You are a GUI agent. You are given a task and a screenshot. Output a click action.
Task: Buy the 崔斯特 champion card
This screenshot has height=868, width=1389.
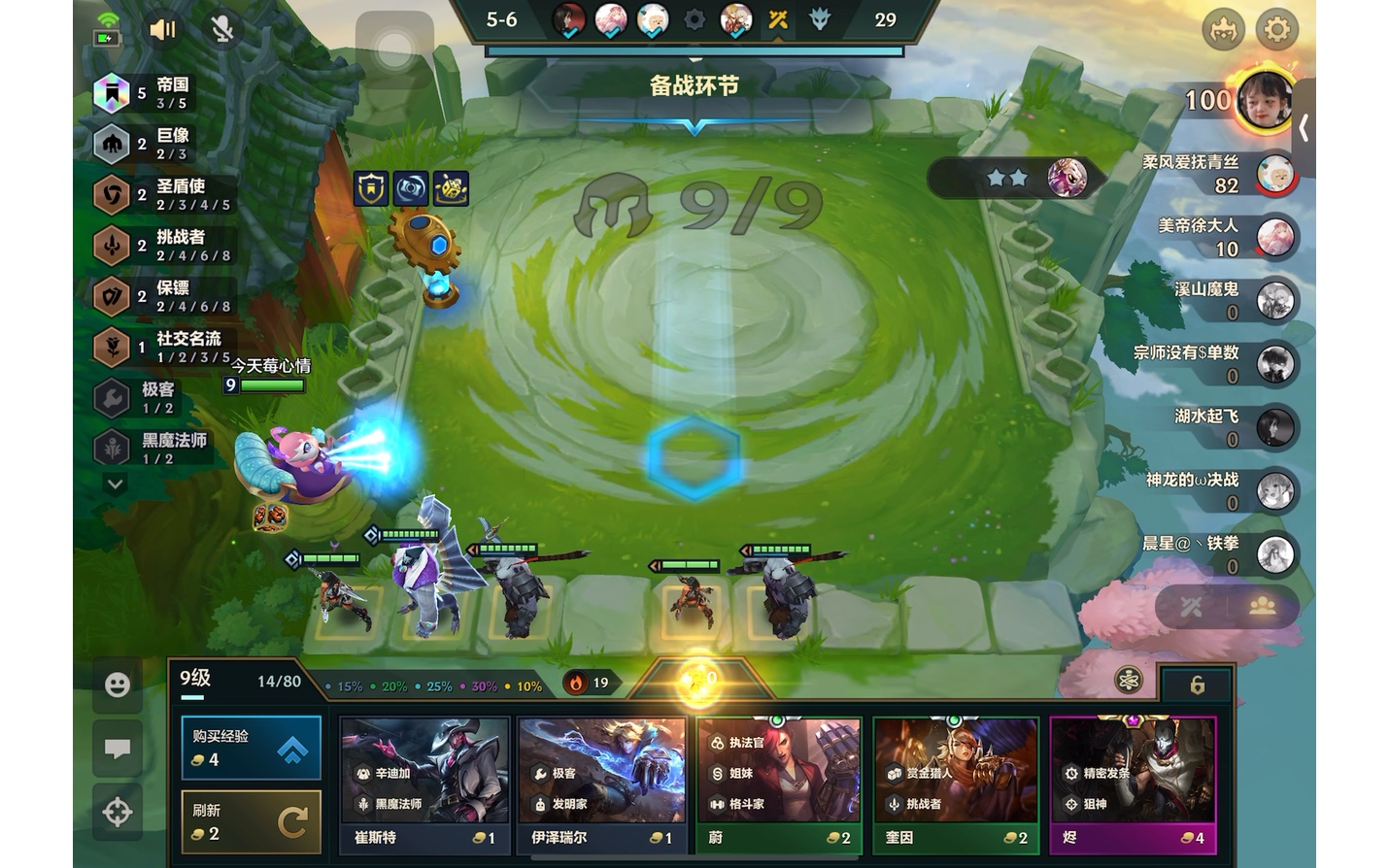click(424, 785)
